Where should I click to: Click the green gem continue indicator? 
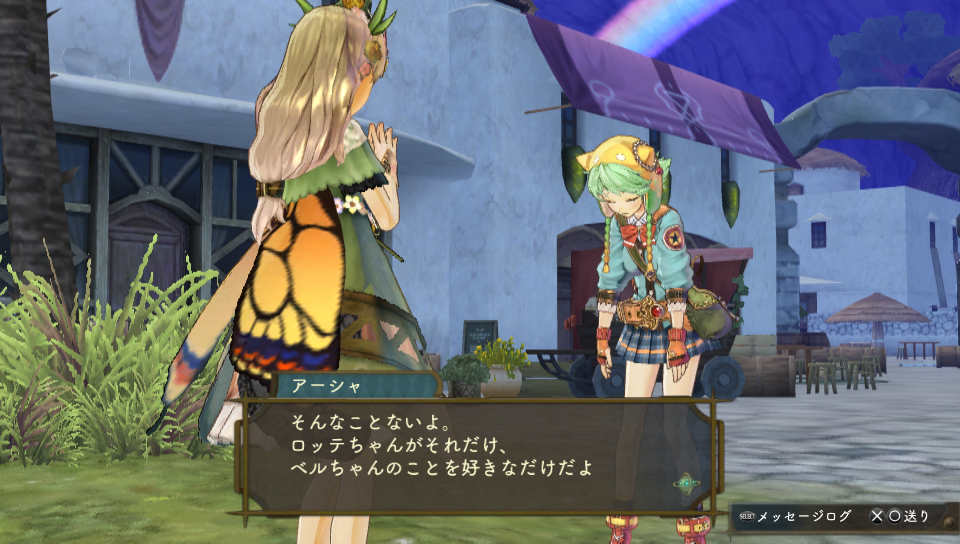pos(687,483)
